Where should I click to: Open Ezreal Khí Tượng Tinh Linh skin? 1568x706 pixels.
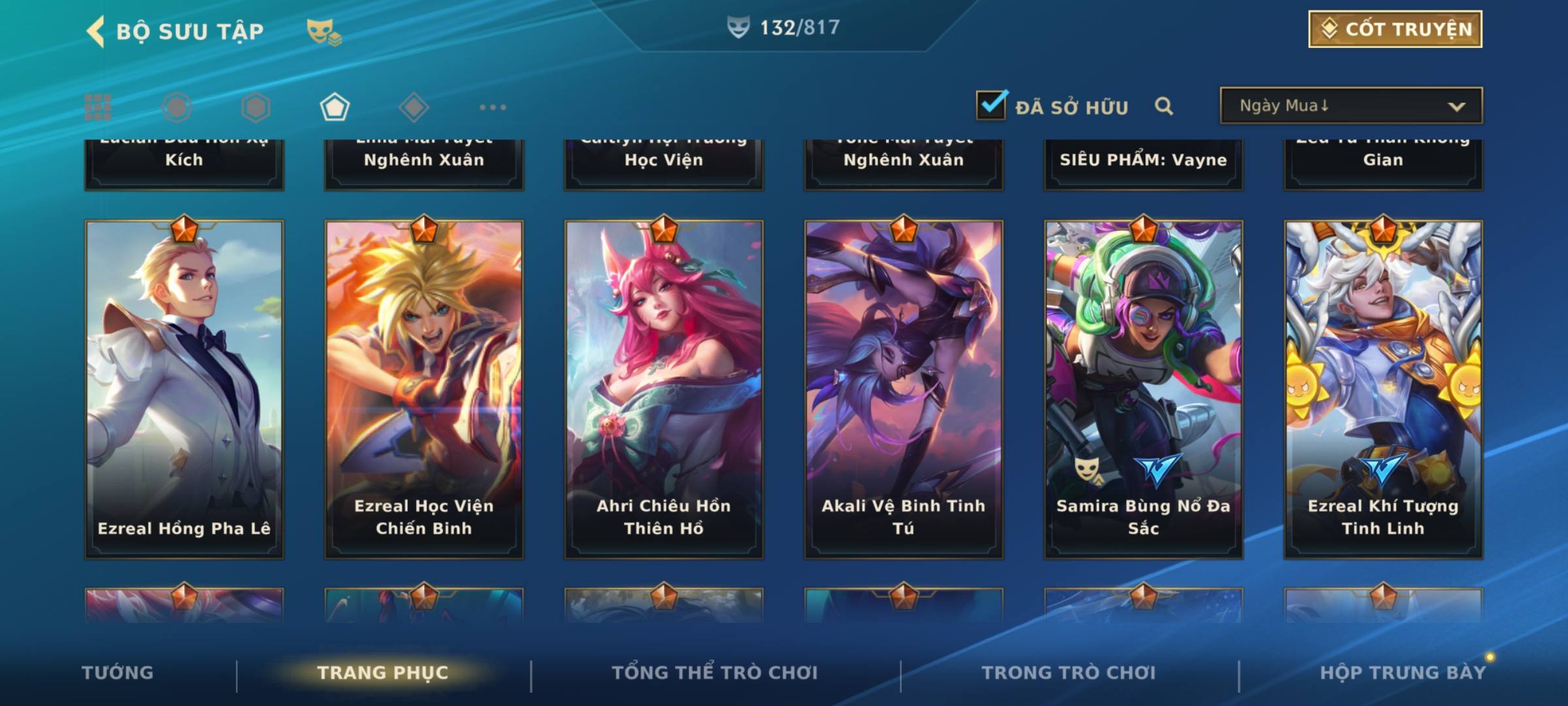click(x=1383, y=389)
